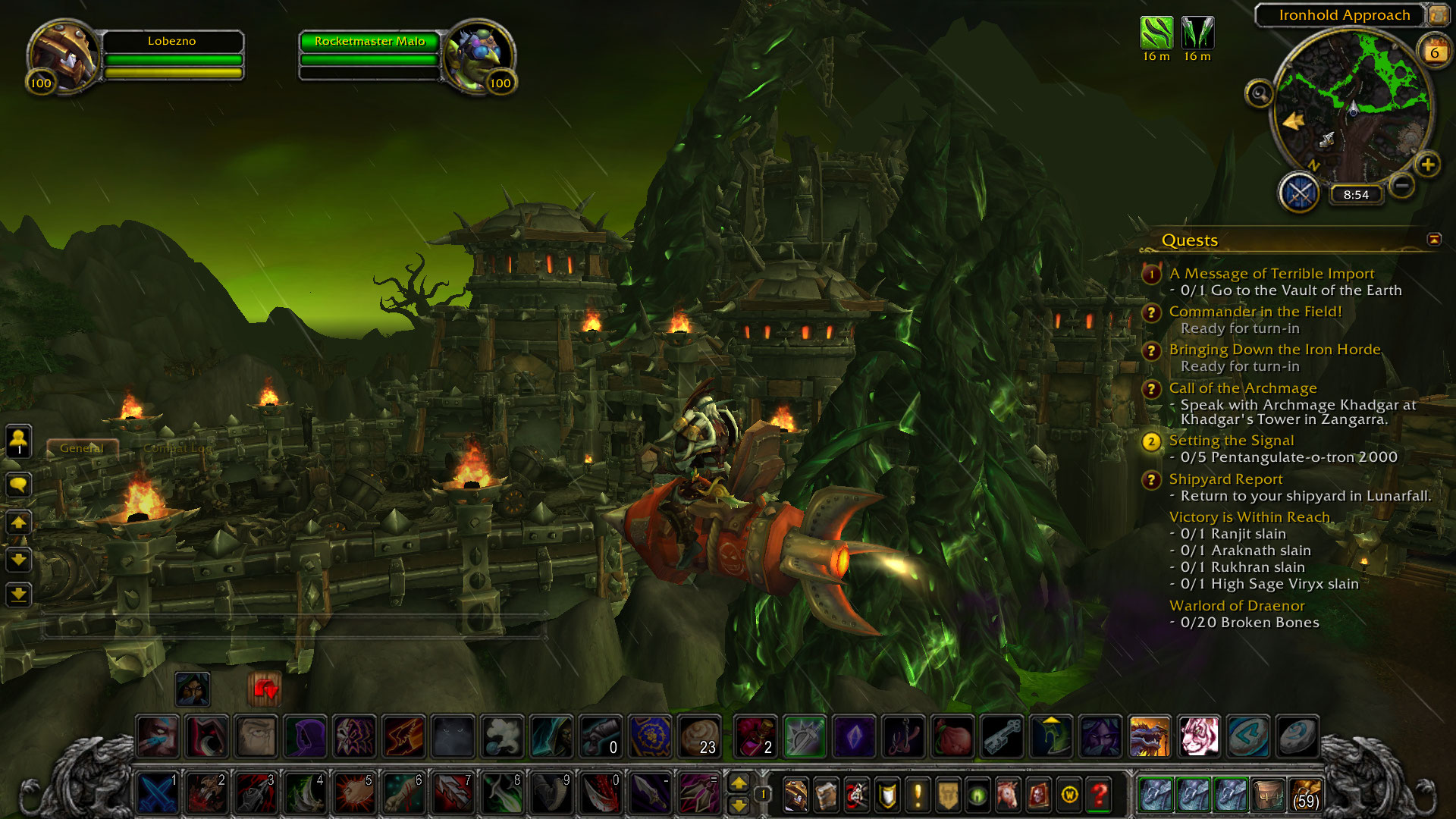Open the chat speech bubble menu button
This screenshot has height=819, width=1456.
[19, 484]
